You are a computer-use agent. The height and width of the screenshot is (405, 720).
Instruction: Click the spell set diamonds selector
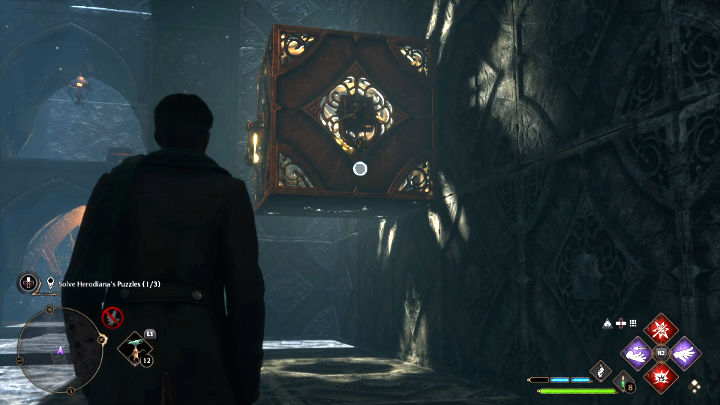point(696,385)
